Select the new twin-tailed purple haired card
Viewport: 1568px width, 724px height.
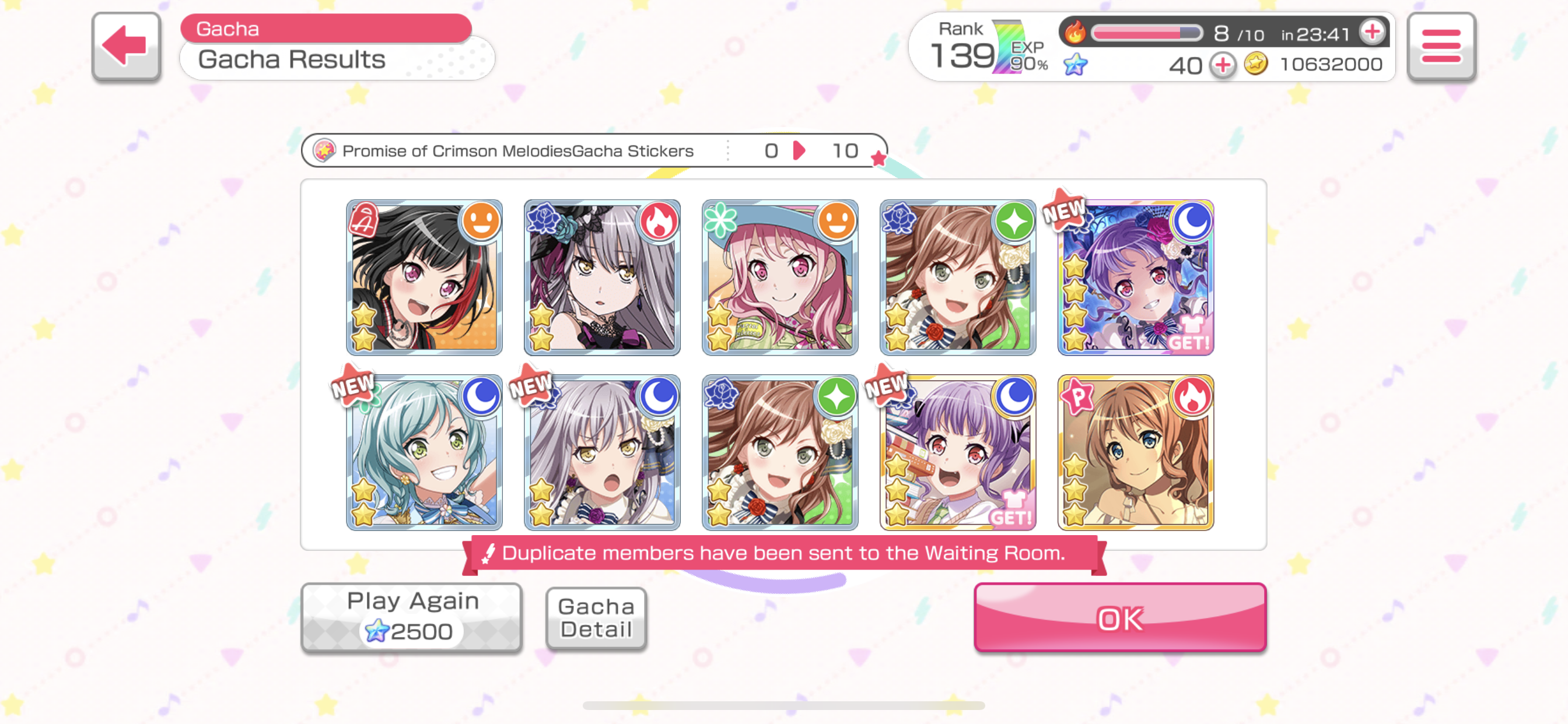(957, 453)
